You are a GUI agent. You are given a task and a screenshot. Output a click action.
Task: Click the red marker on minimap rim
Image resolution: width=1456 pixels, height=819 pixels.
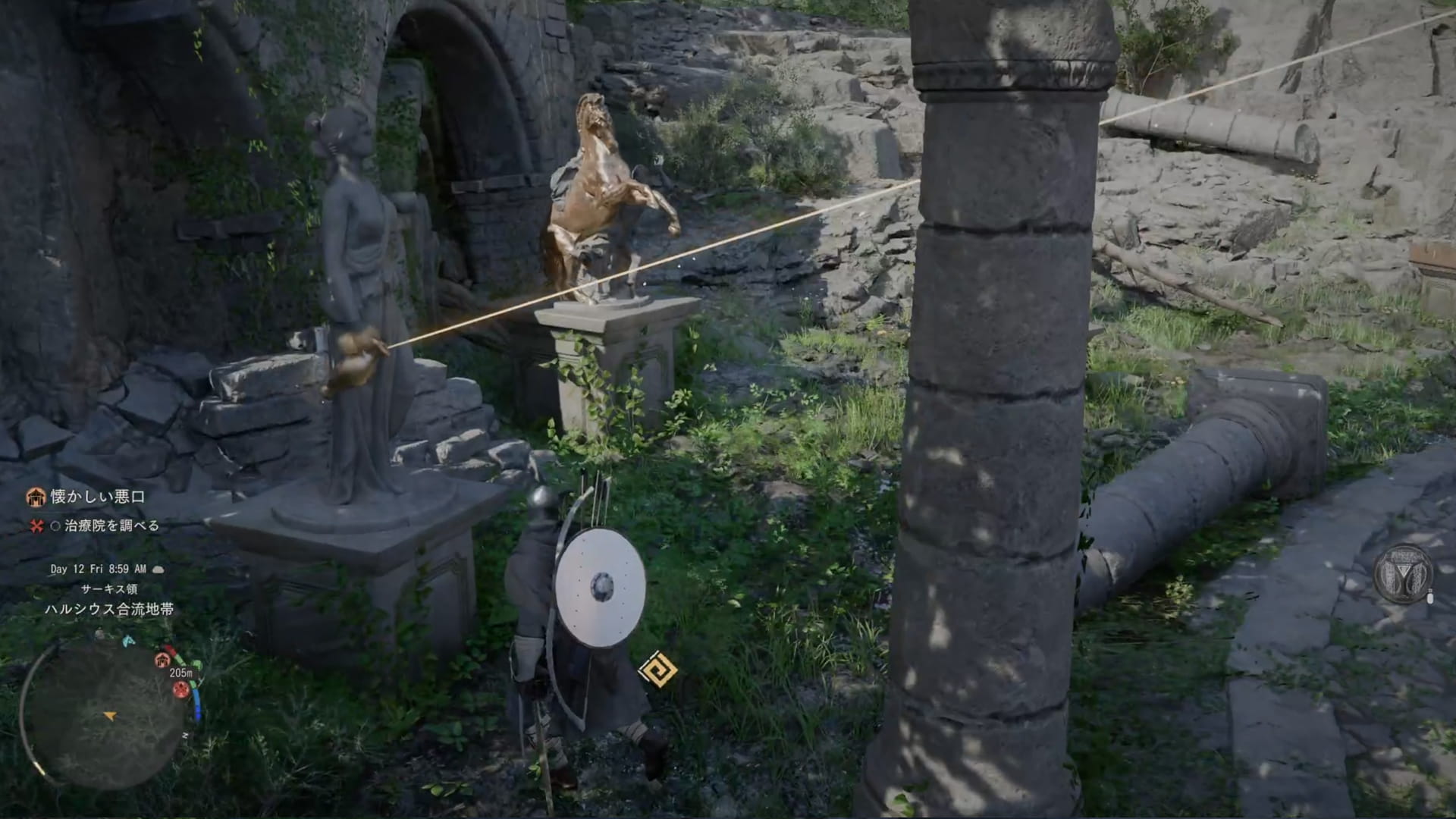pos(180,689)
